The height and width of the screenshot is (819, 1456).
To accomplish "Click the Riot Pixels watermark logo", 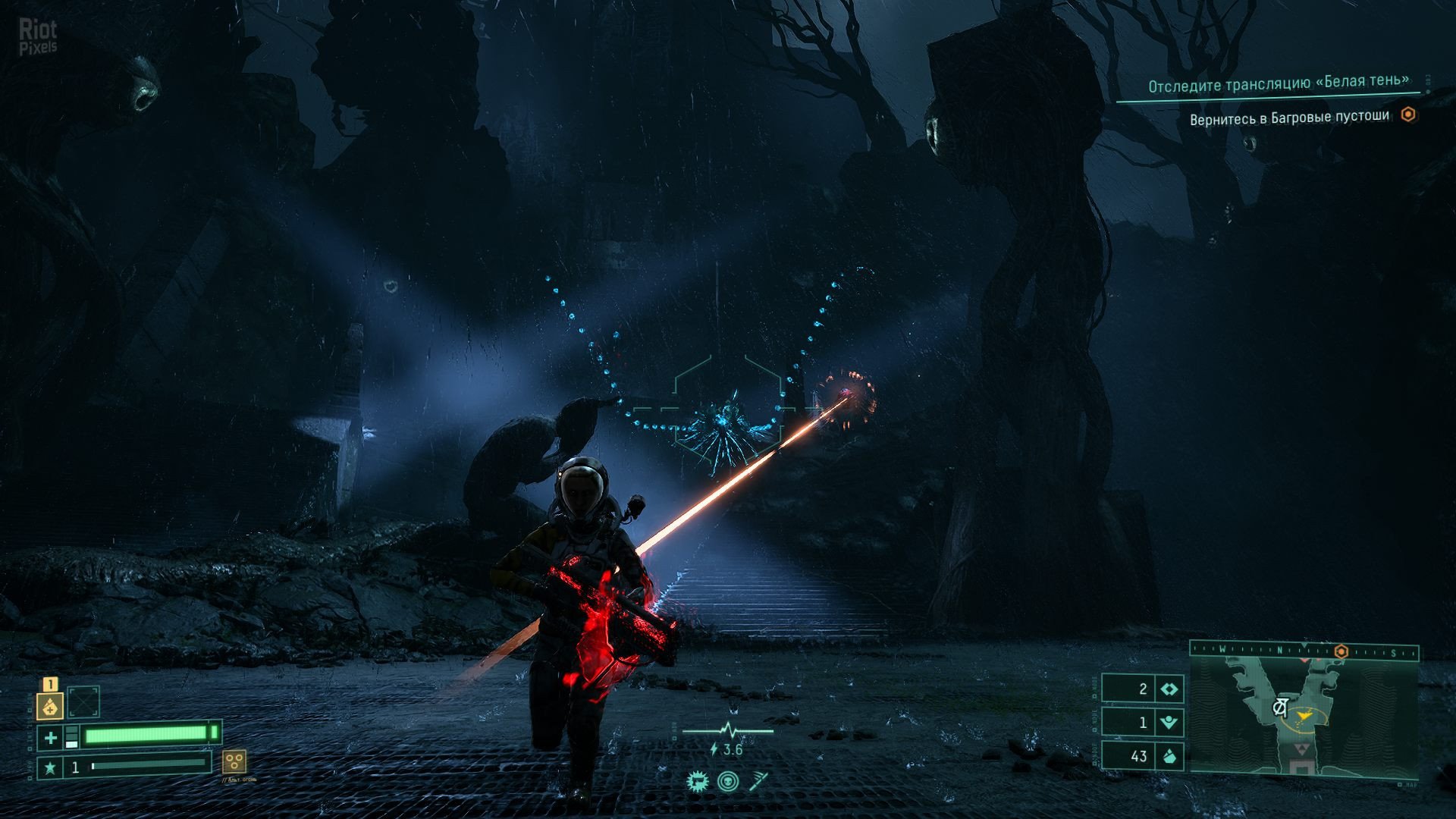I will 38,36.
